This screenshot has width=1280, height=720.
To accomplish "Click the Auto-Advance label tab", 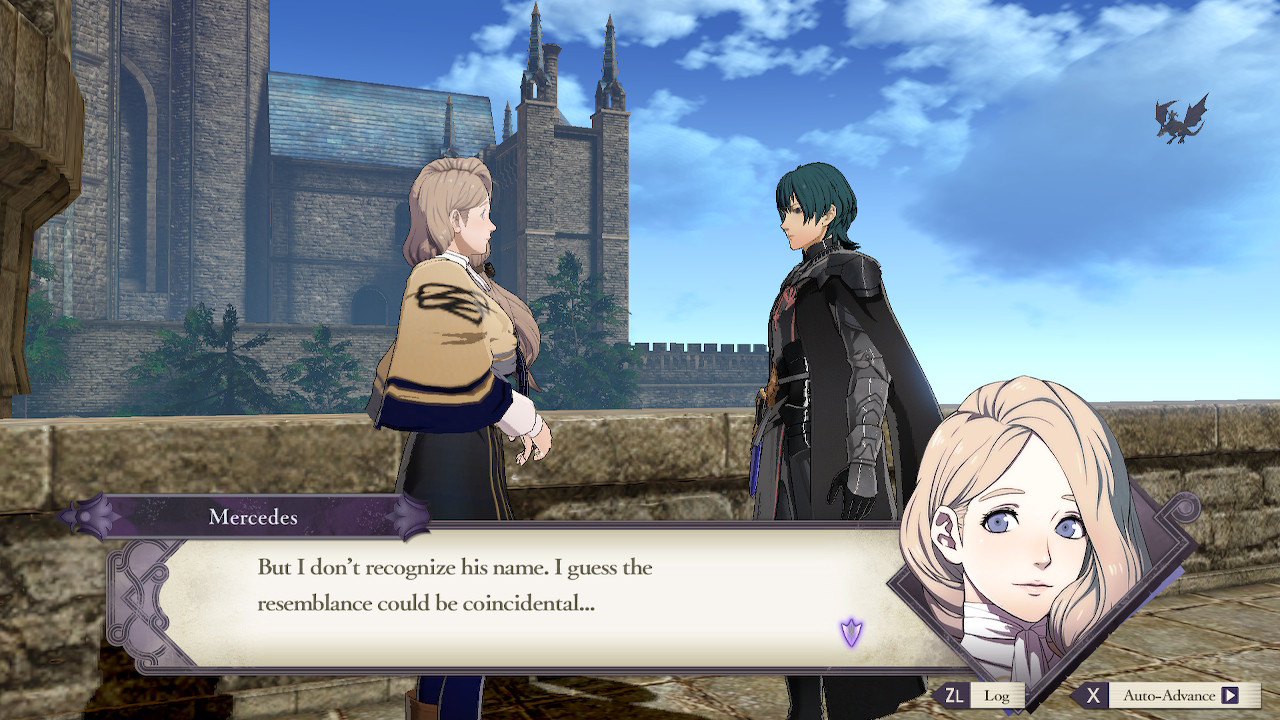I will coord(1170,695).
